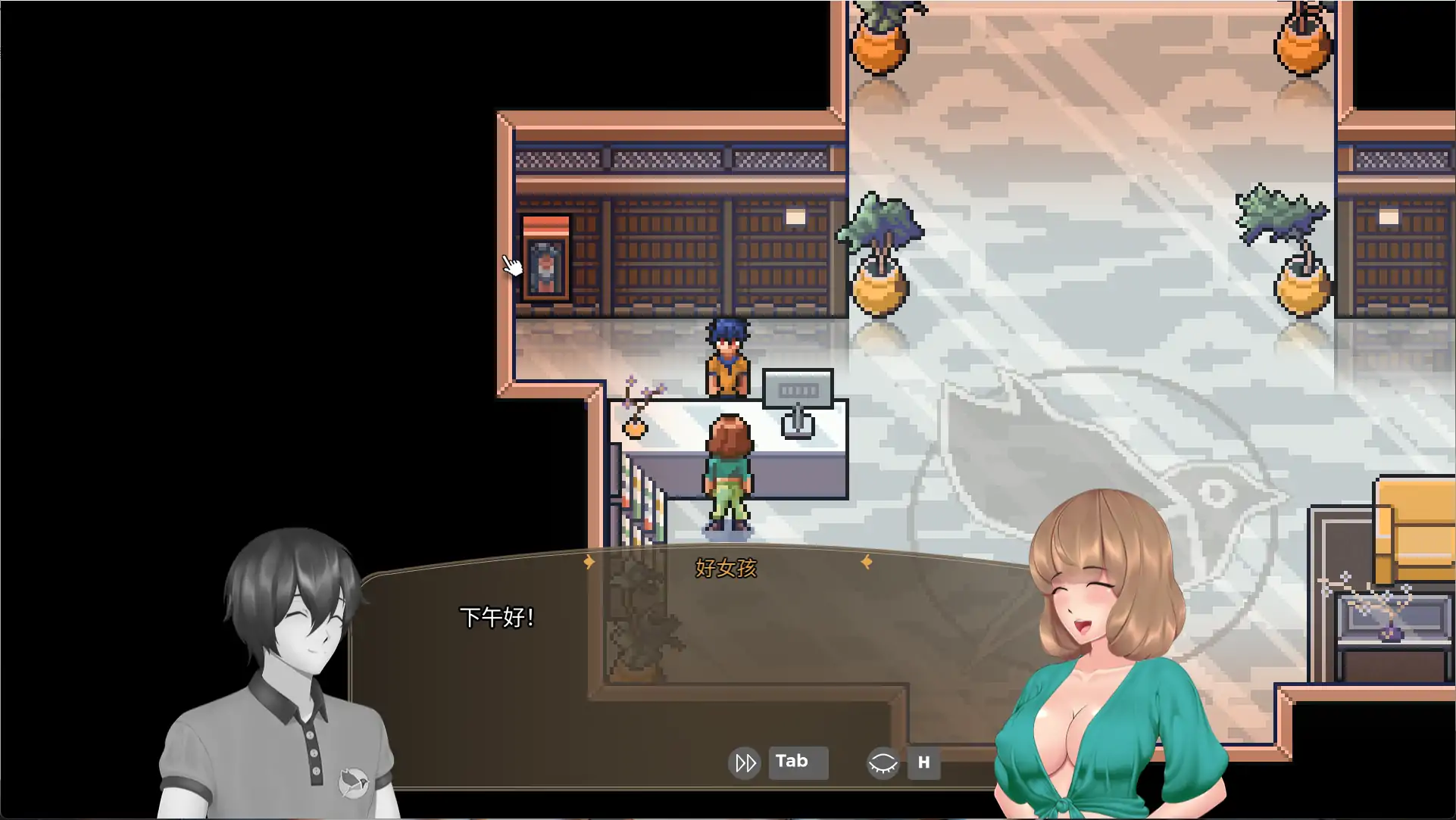Click the blue-haired clerk behind the counter
Viewport: 1456px width, 820px height.
point(726,356)
